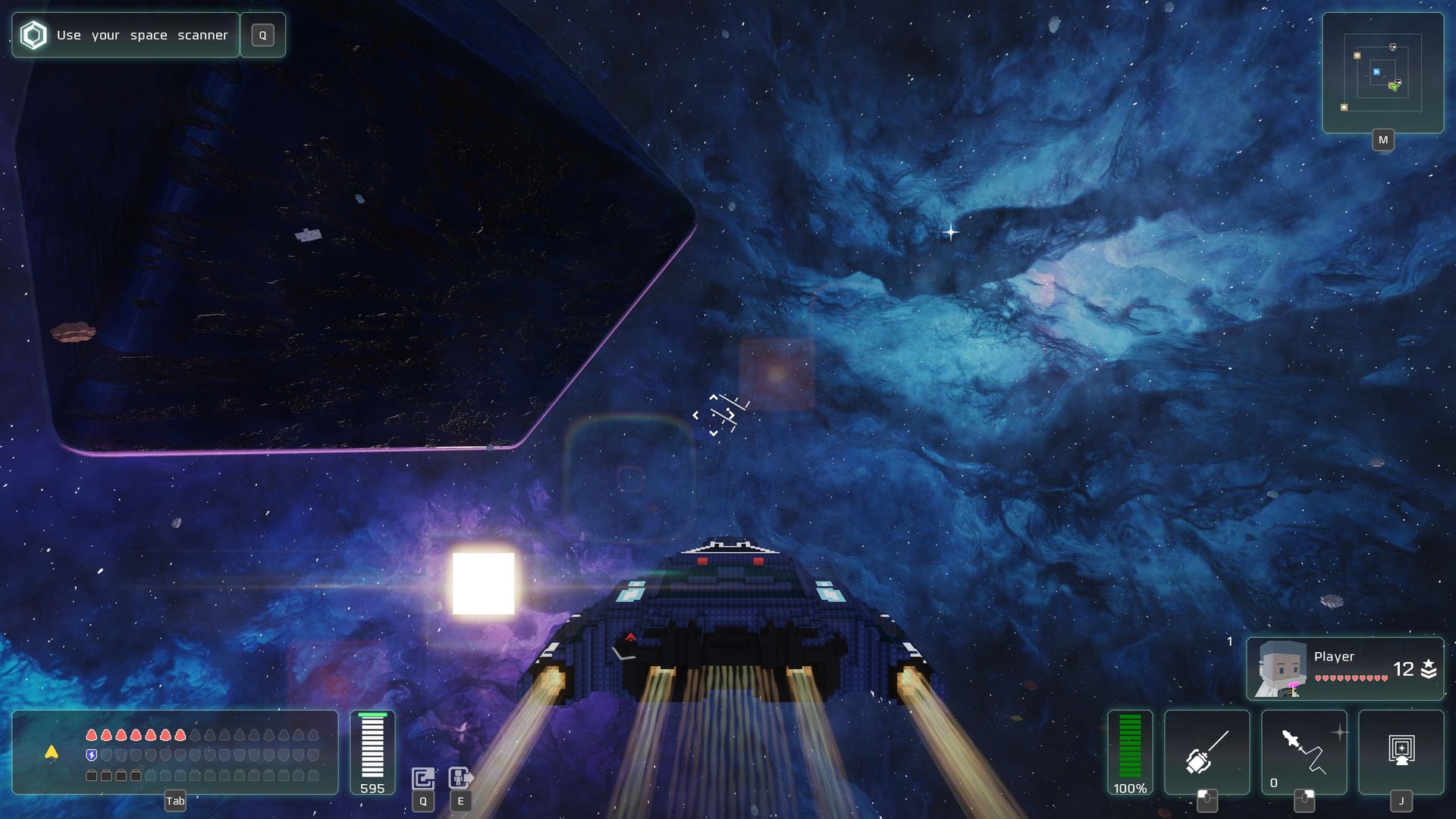Activate the laser cannon weapon slot
This screenshot has height=819, width=1456.
coord(1207,752)
